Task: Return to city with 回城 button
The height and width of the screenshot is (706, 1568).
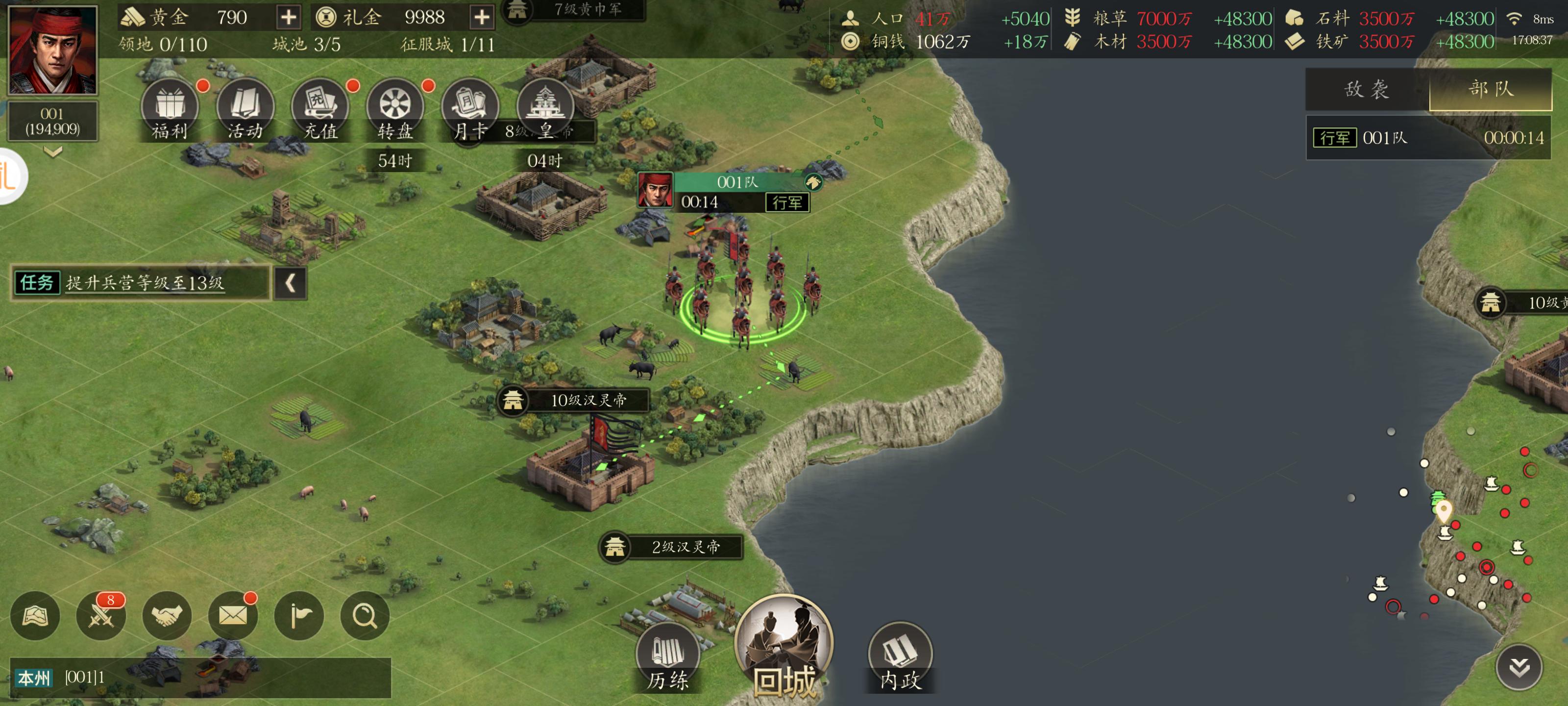Action: point(784,648)
